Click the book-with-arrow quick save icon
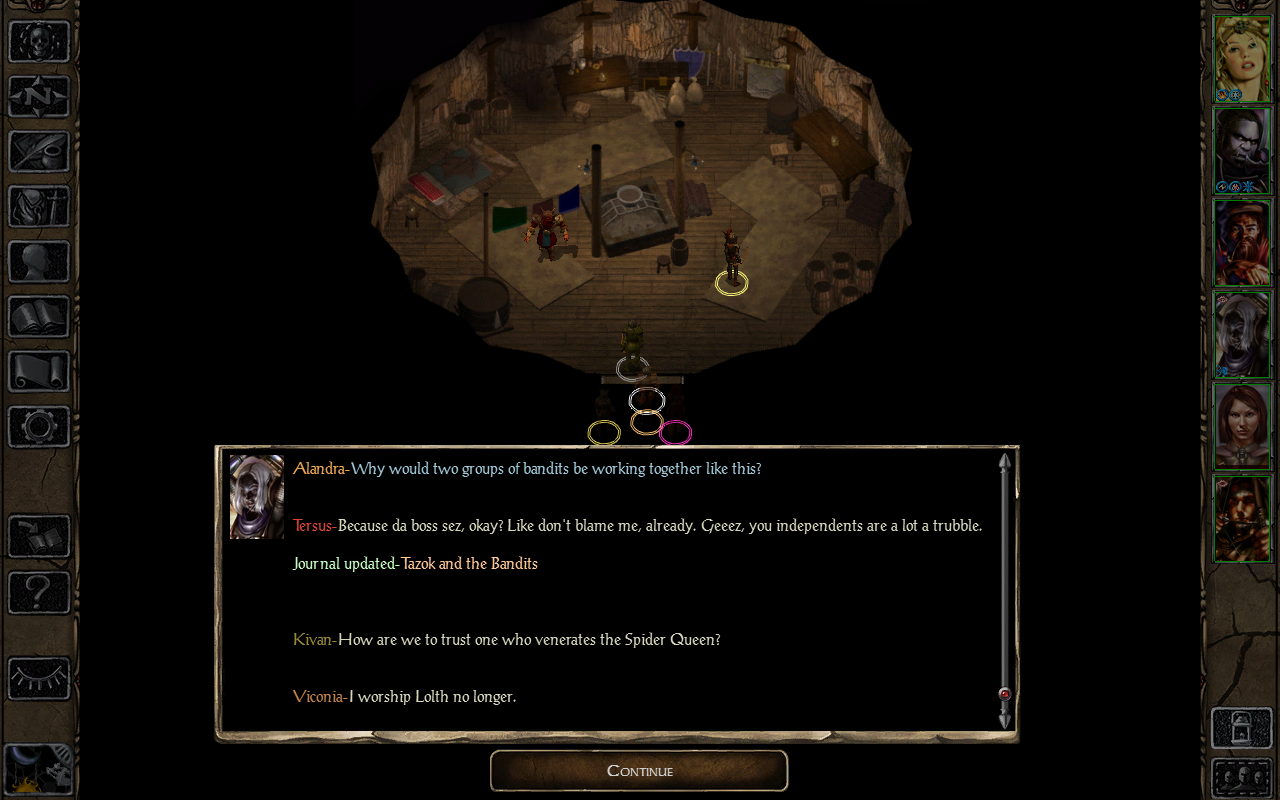1280x800 pixels. point(39,537)
